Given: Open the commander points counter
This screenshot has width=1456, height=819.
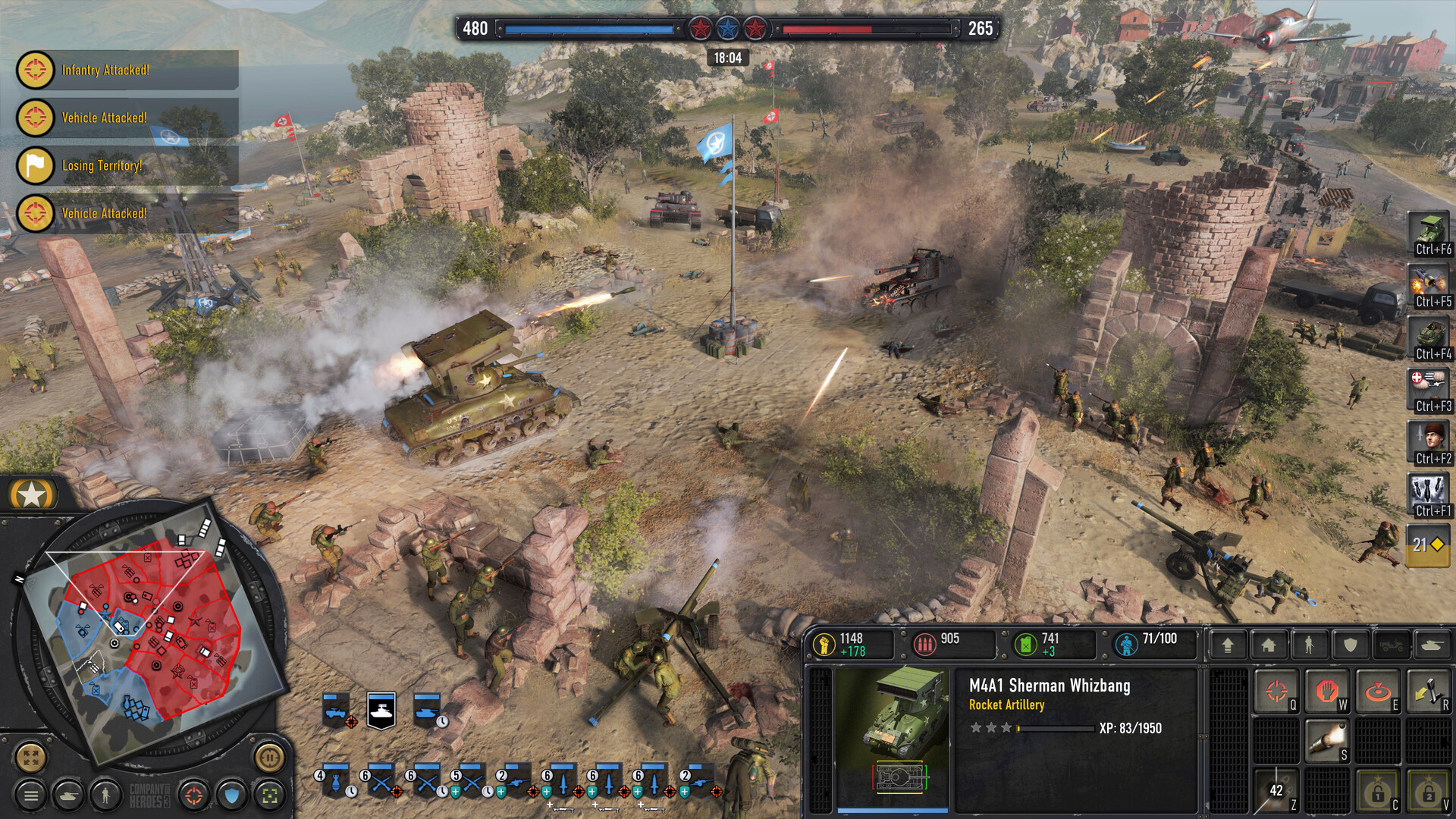Looking at the screenshot, I should click(1429, 544).
